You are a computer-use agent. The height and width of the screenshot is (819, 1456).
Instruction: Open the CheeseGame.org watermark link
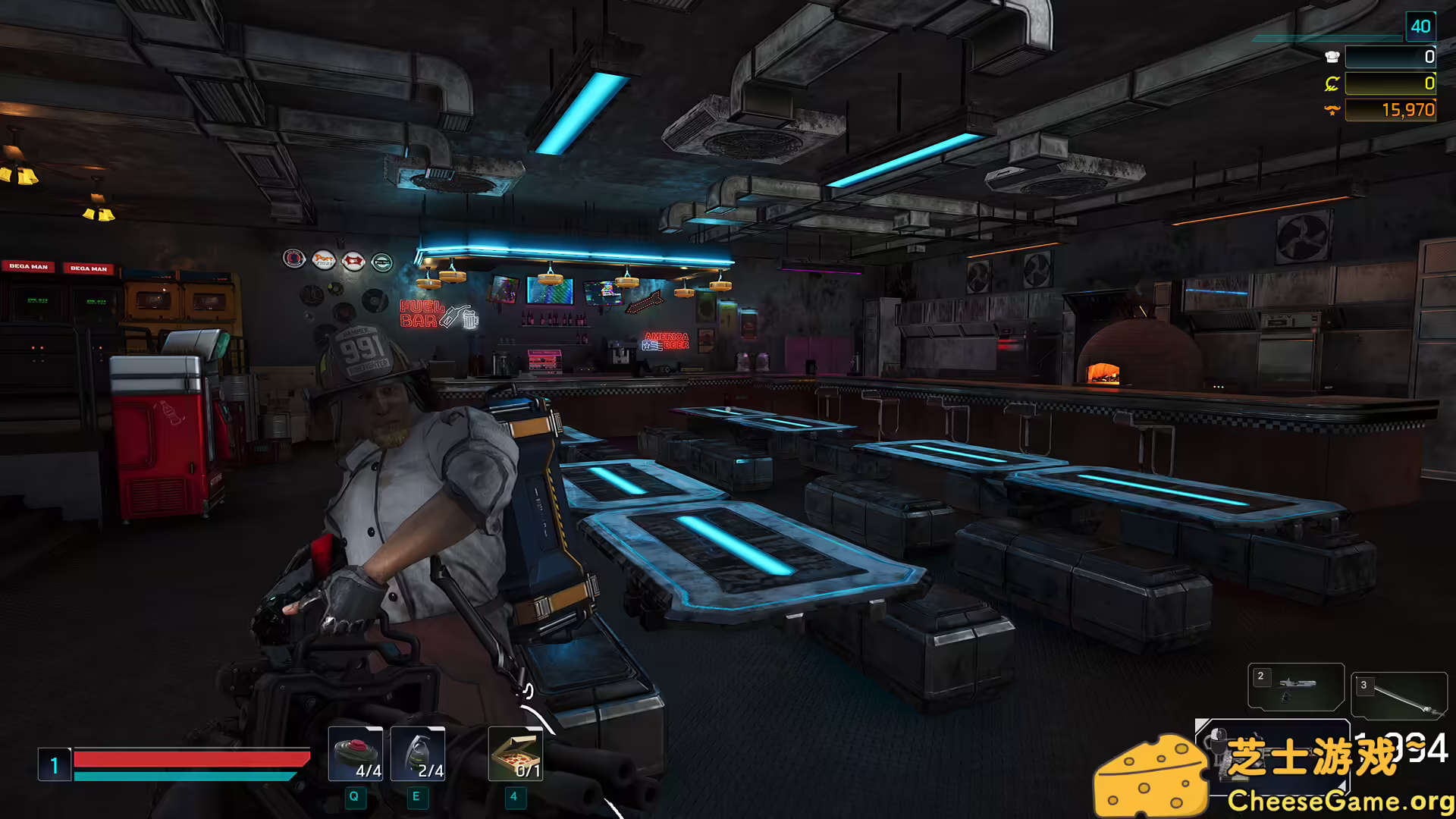tap(1339, 801)
